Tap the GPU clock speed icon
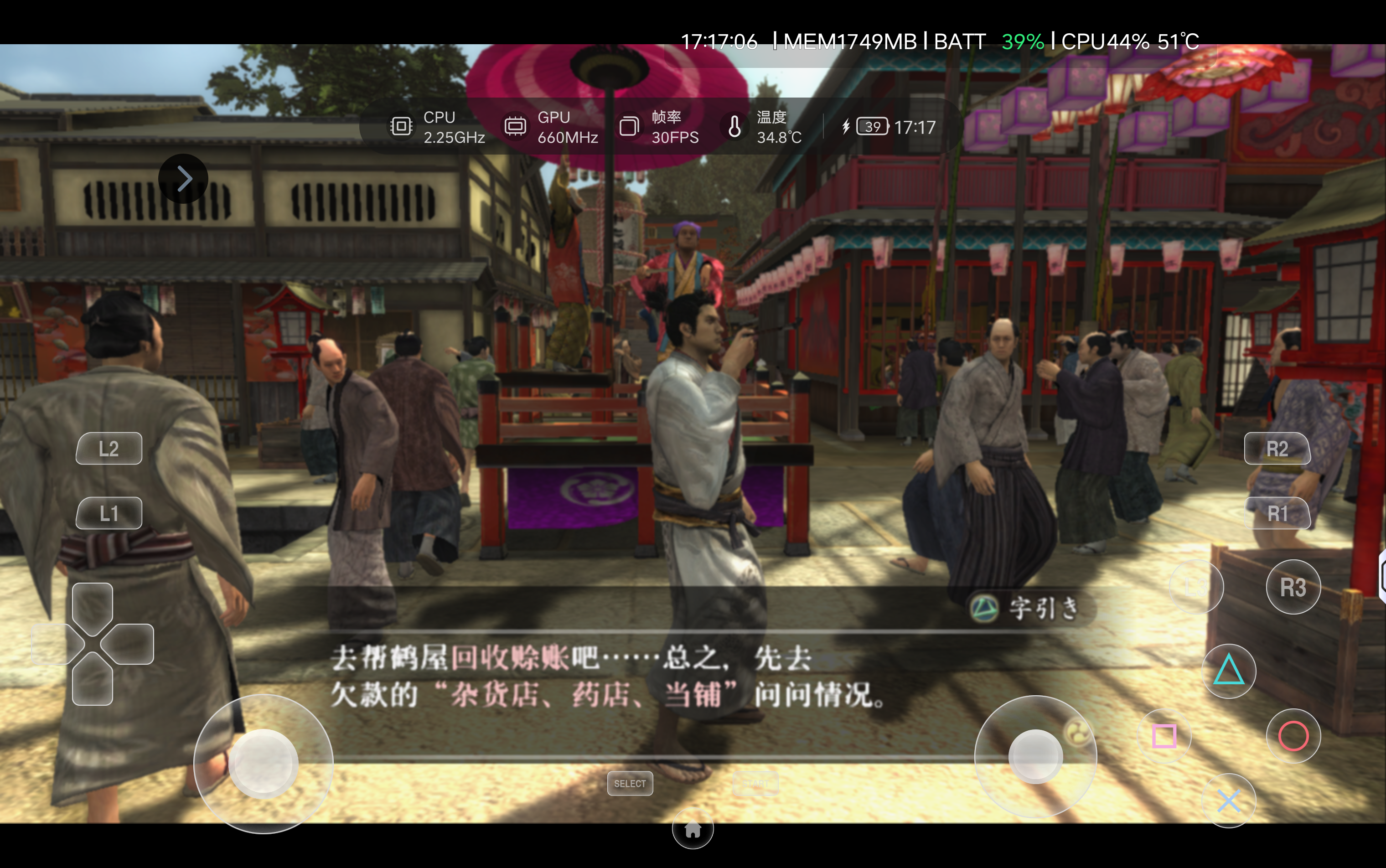Screen dimensions: 1386x868 (x=515, y=126)
